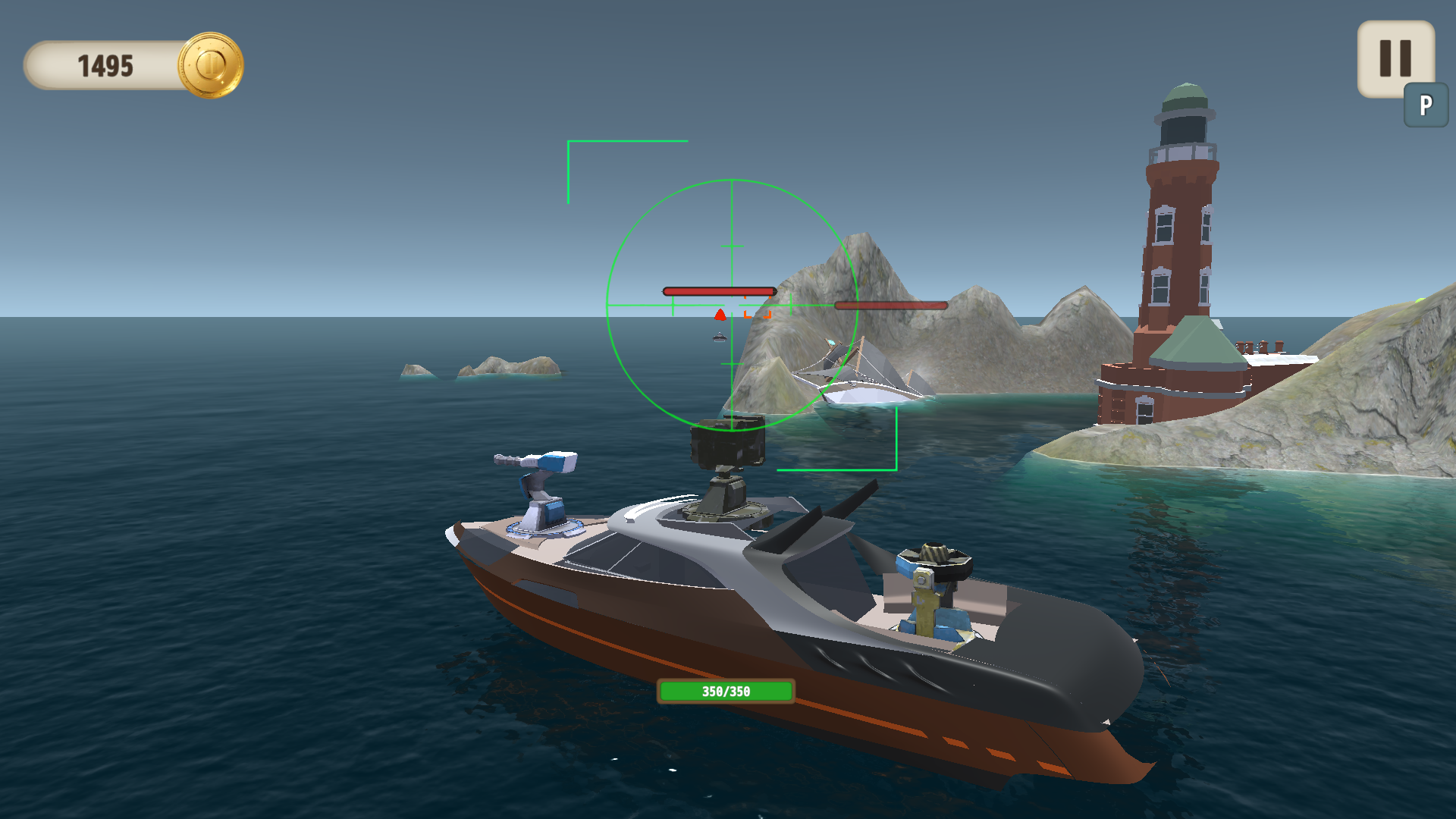Image resolution: width=1456 pixels, height=819 pixels.
Task: Click the 350/350 player health bar
Action: coord(725,691)
